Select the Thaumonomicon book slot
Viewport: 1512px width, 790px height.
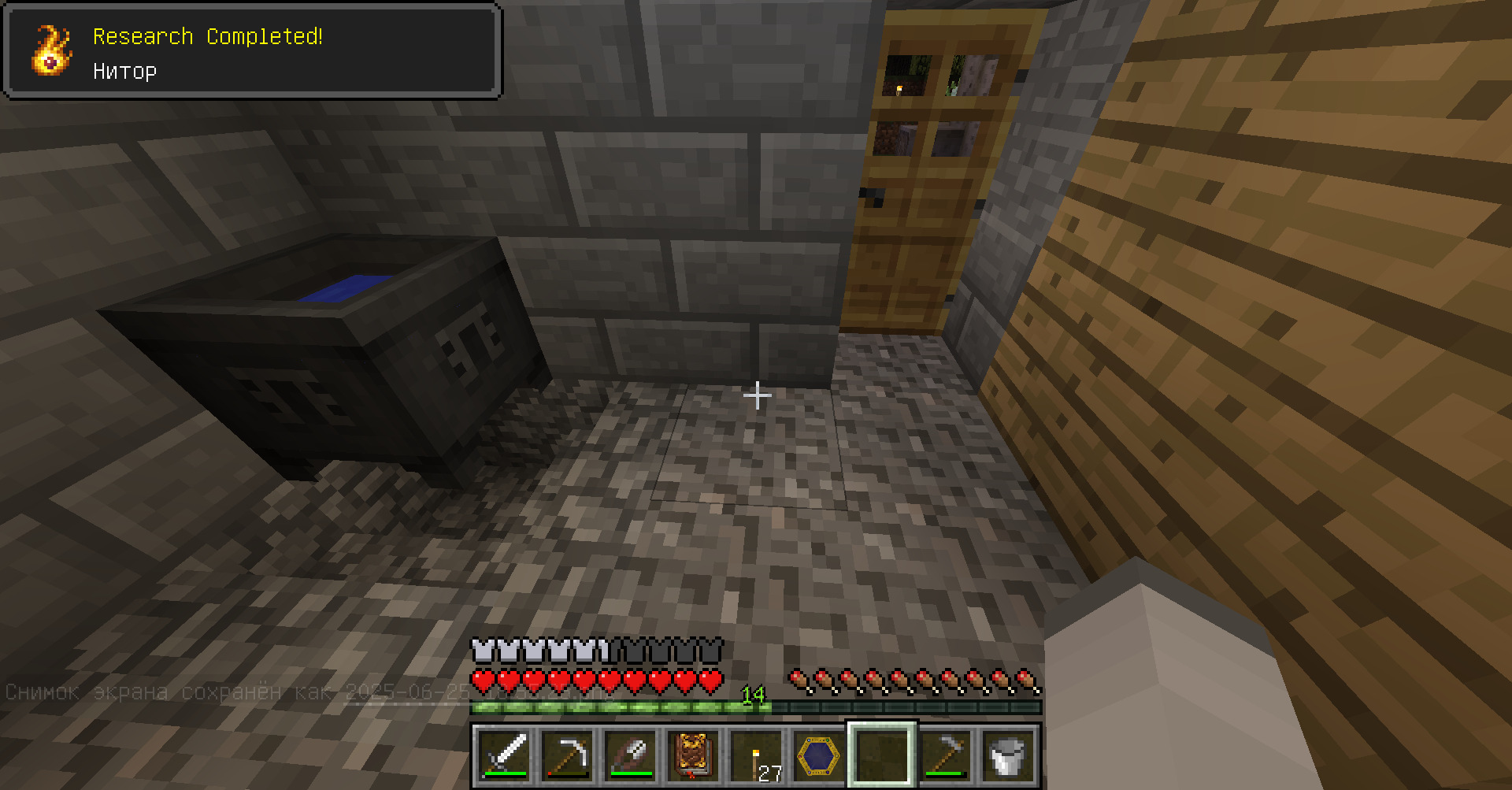pos(693,755)
